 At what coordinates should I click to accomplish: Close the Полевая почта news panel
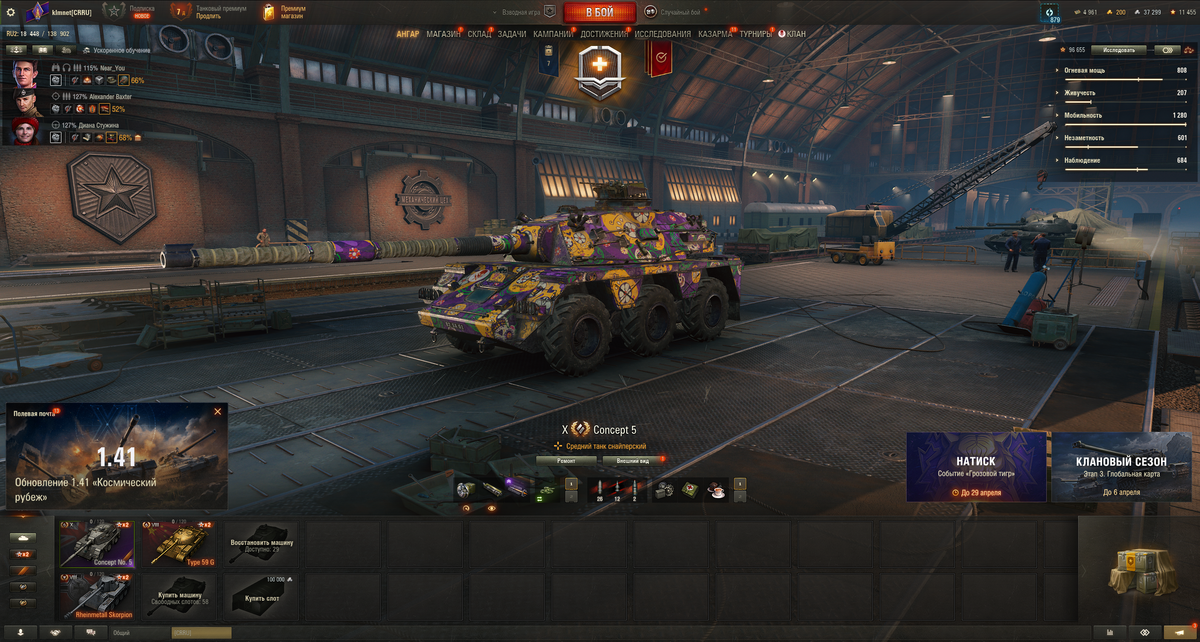[217, 412]
